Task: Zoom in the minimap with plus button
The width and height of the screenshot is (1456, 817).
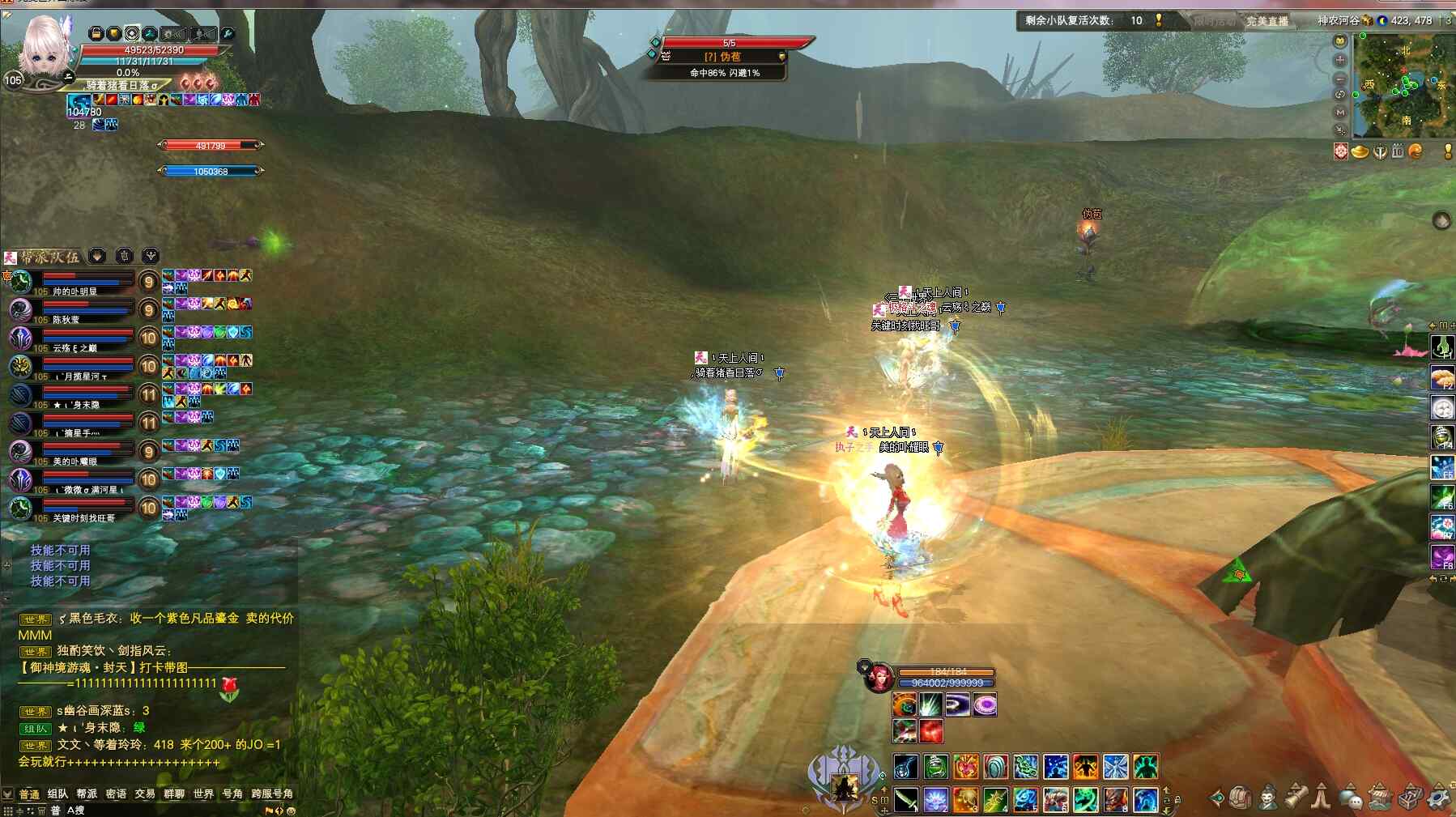Action: 1340,60
